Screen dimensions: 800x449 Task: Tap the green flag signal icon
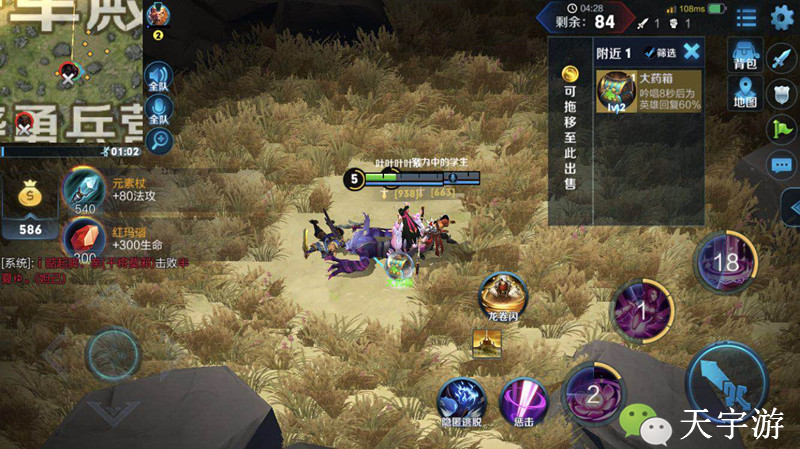coord(781,128)
